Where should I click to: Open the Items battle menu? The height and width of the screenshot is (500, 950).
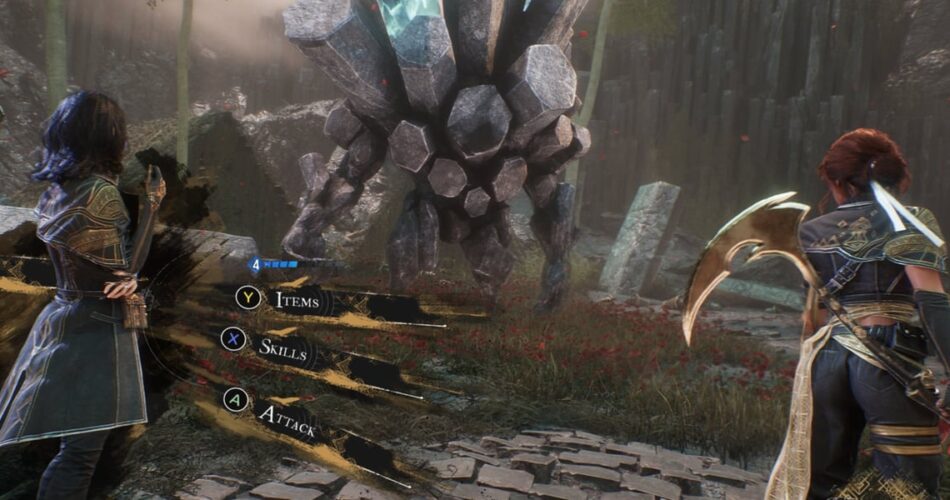[297, 299]
